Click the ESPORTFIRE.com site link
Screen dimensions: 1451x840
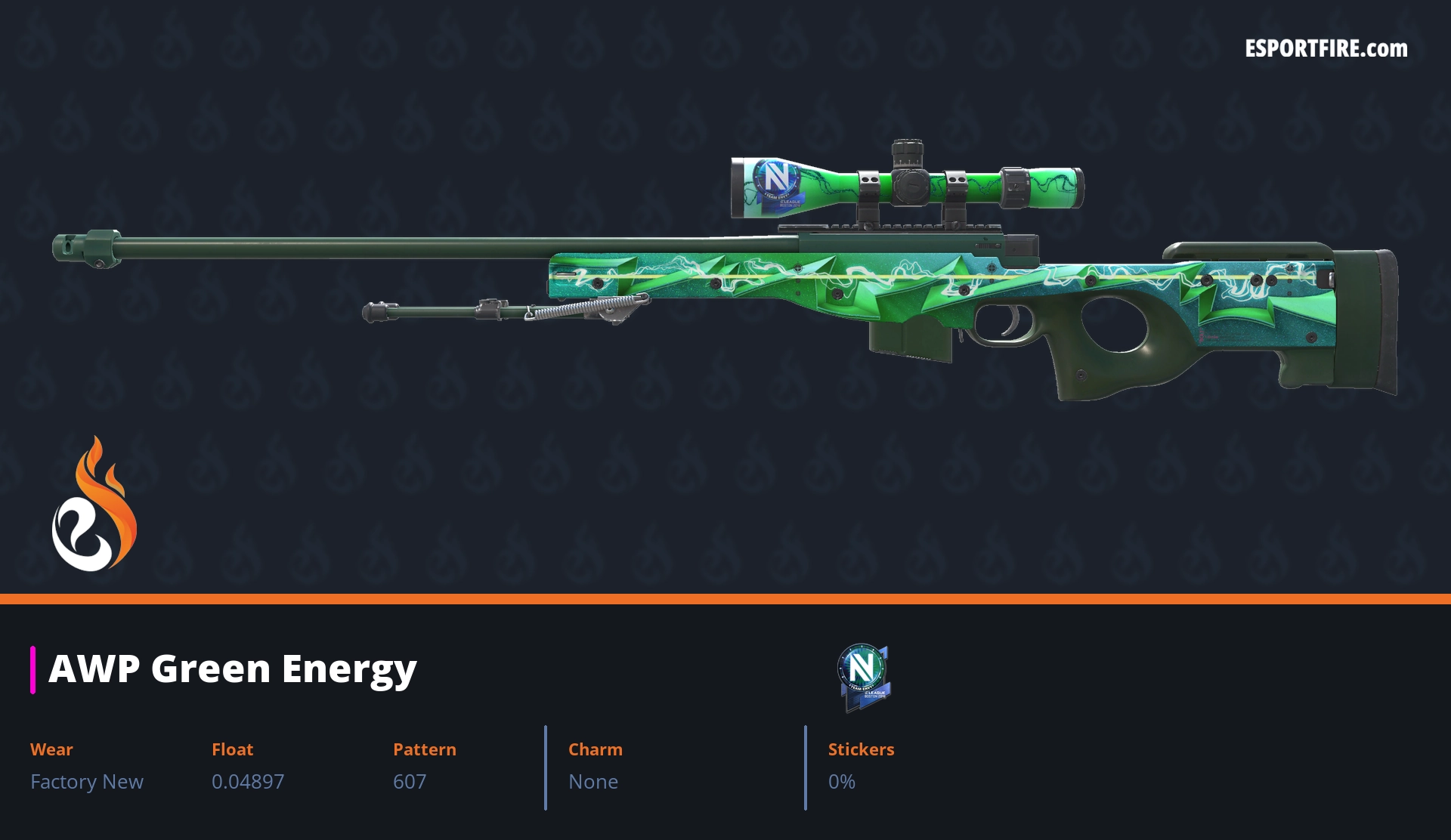pos(1326,49)
